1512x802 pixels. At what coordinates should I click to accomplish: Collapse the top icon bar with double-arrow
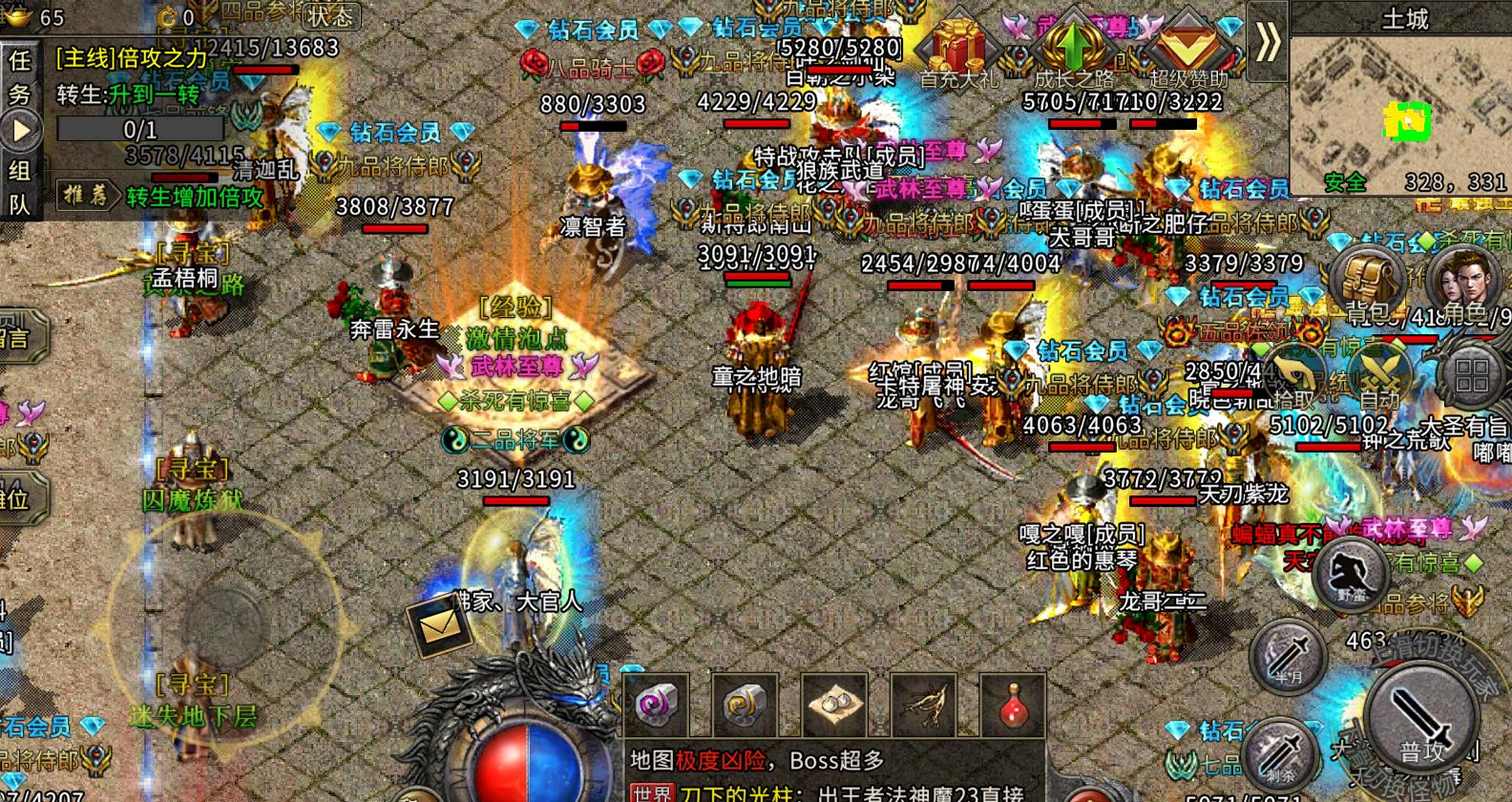1268,41
